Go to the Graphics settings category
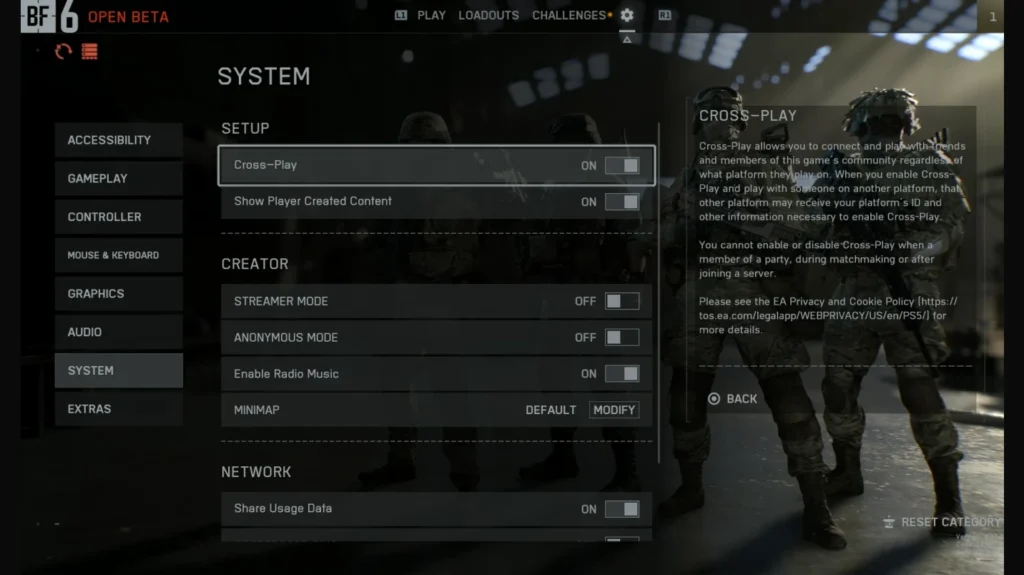Screen dimensions: 1024x575 118,294
